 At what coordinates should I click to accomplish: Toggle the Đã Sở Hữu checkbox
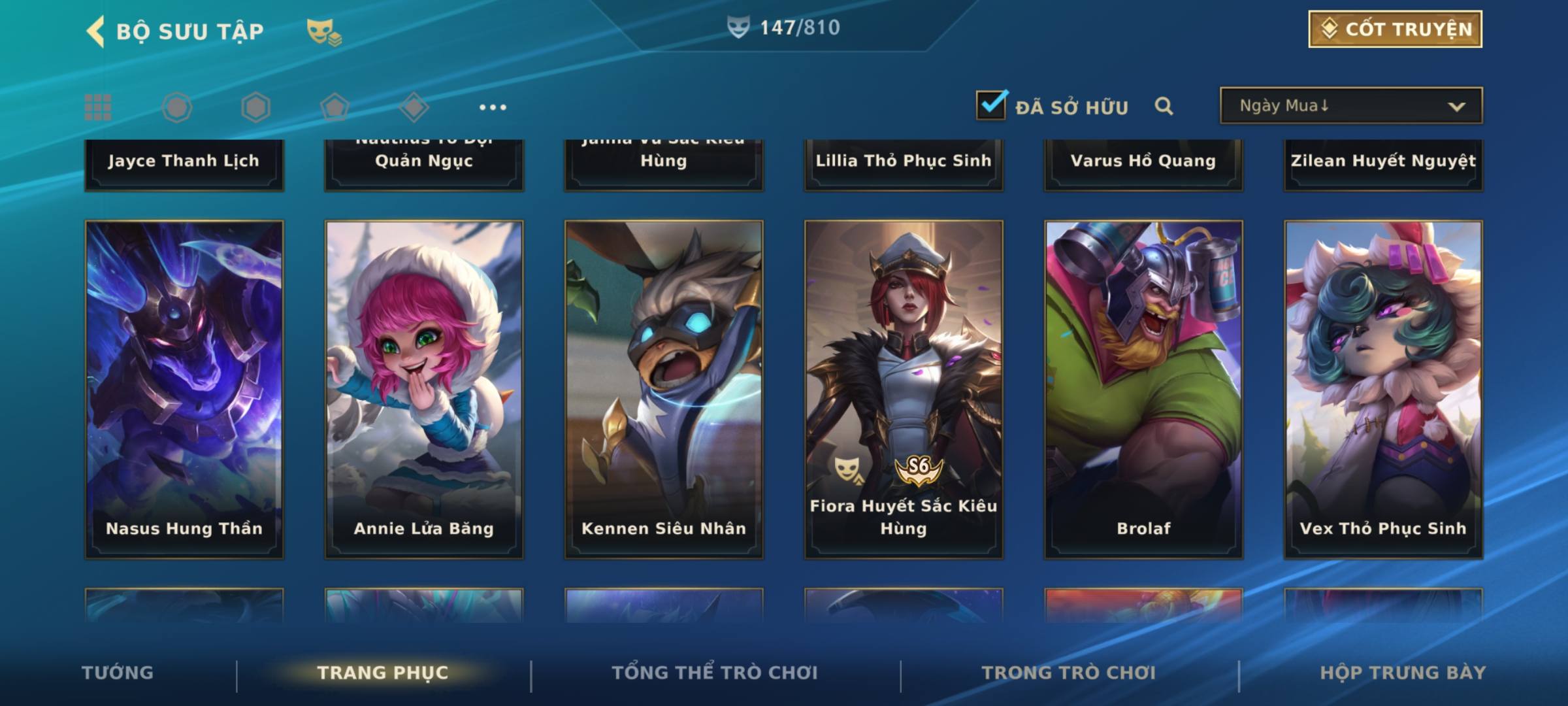[x=991, y=105]
